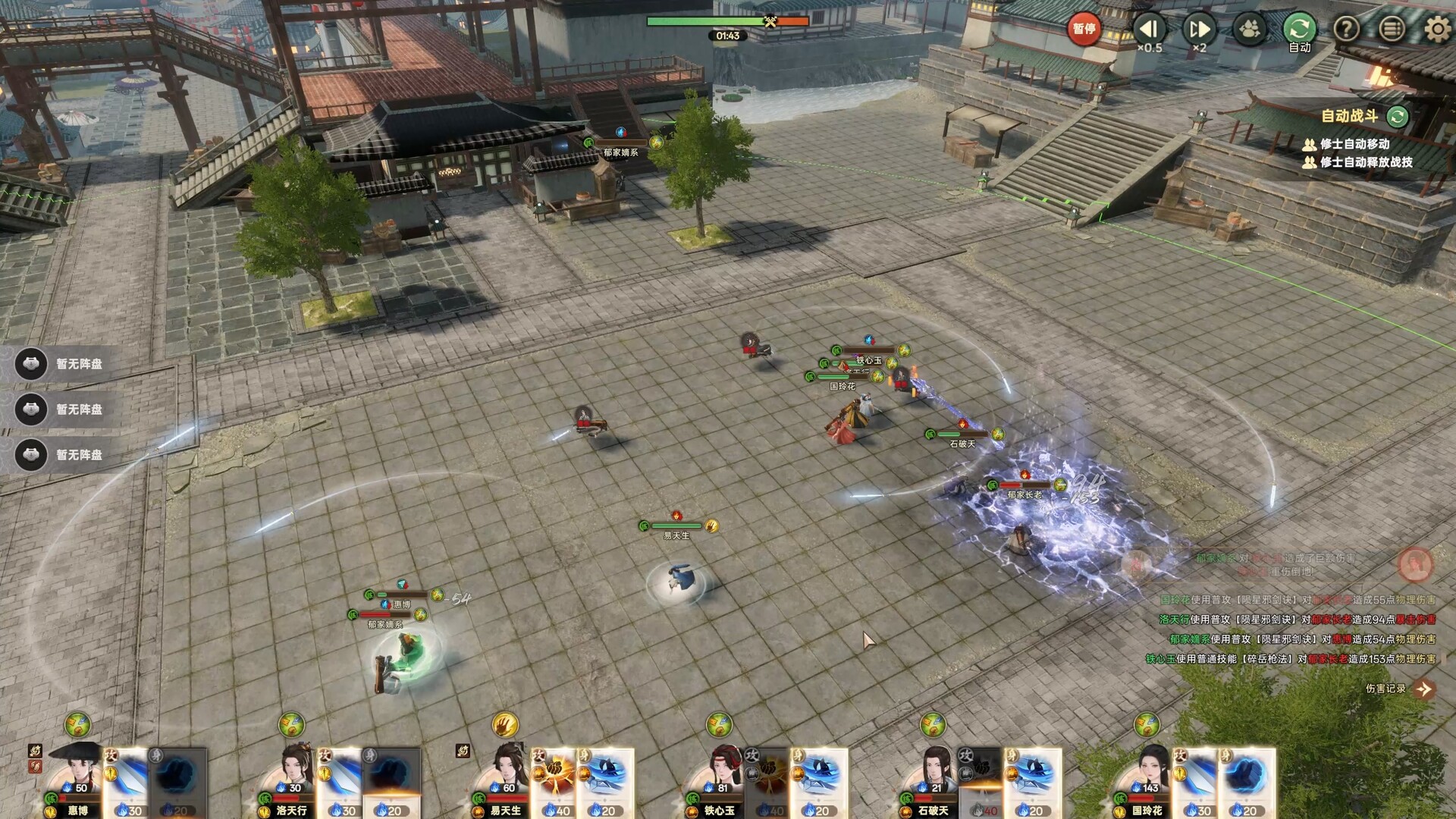Image resolution: width=1456 pixels, height=819 pixels.
Task: Click the refresh icon beside 自动战斗 header
Action: pos(1398,118)
